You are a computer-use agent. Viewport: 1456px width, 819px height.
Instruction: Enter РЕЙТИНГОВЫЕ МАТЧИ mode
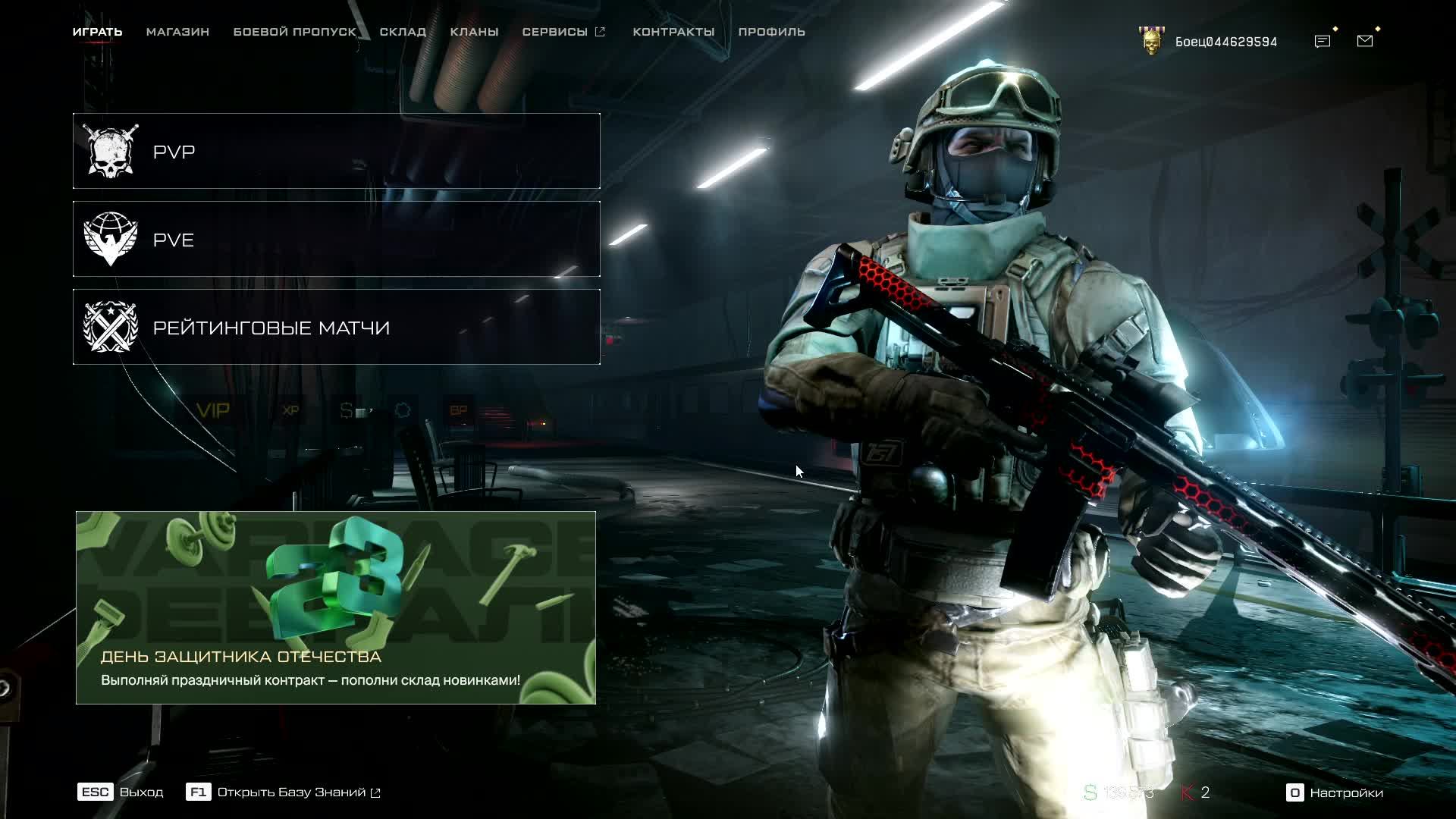336,328
